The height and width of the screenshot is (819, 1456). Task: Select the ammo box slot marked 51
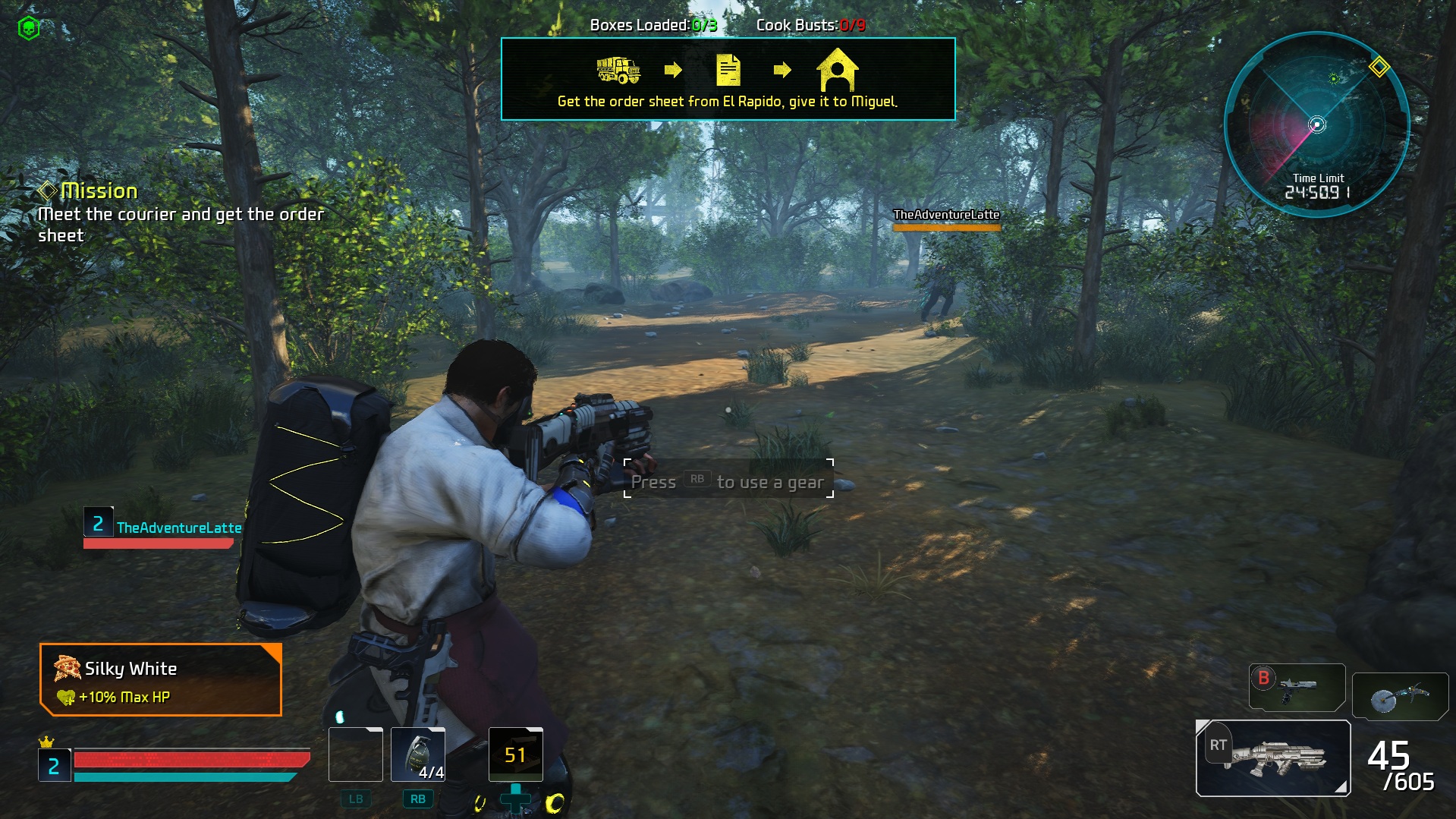click(x=516, y=754)
